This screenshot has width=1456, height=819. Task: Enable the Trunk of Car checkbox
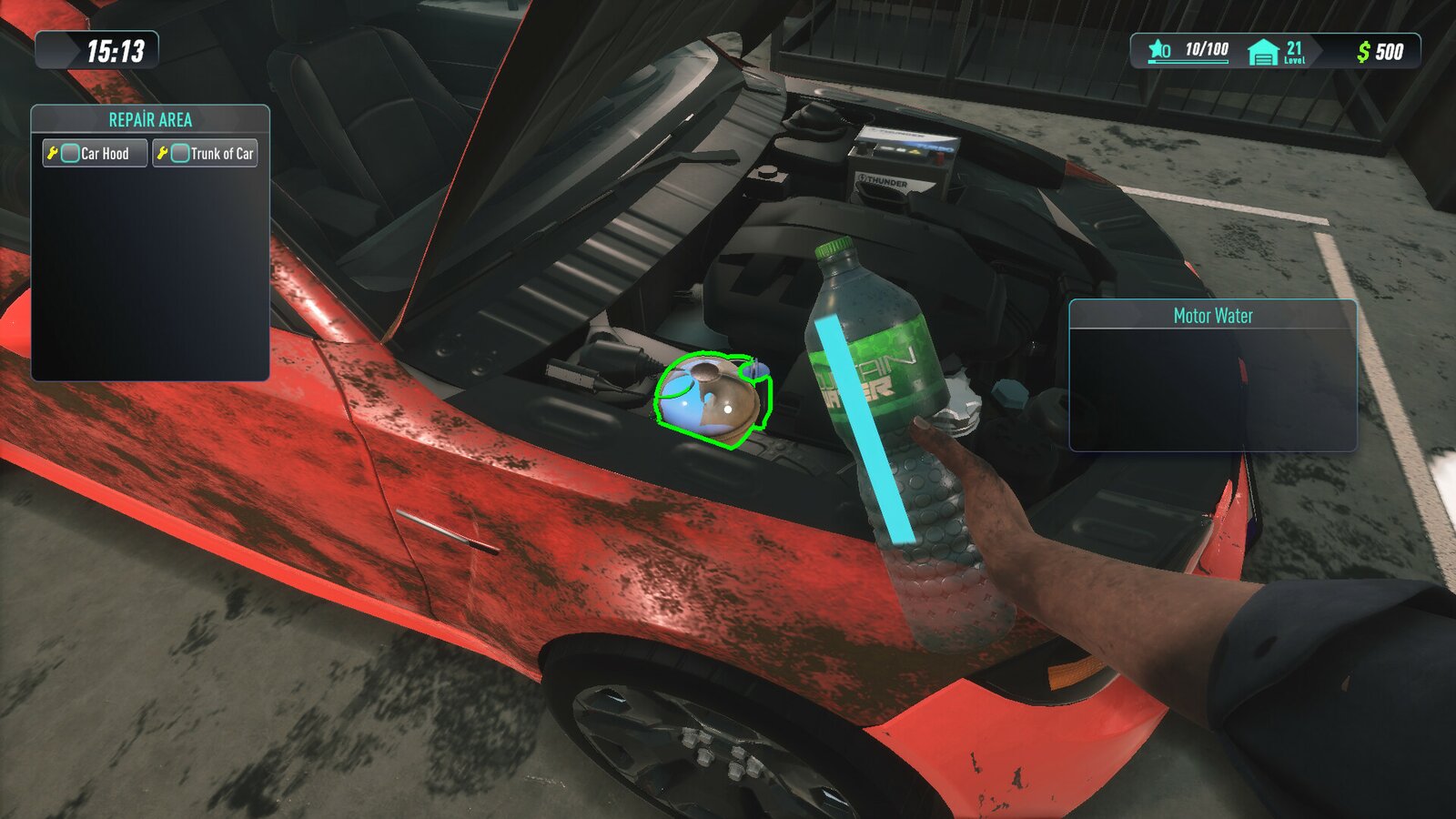click(178, 153)
